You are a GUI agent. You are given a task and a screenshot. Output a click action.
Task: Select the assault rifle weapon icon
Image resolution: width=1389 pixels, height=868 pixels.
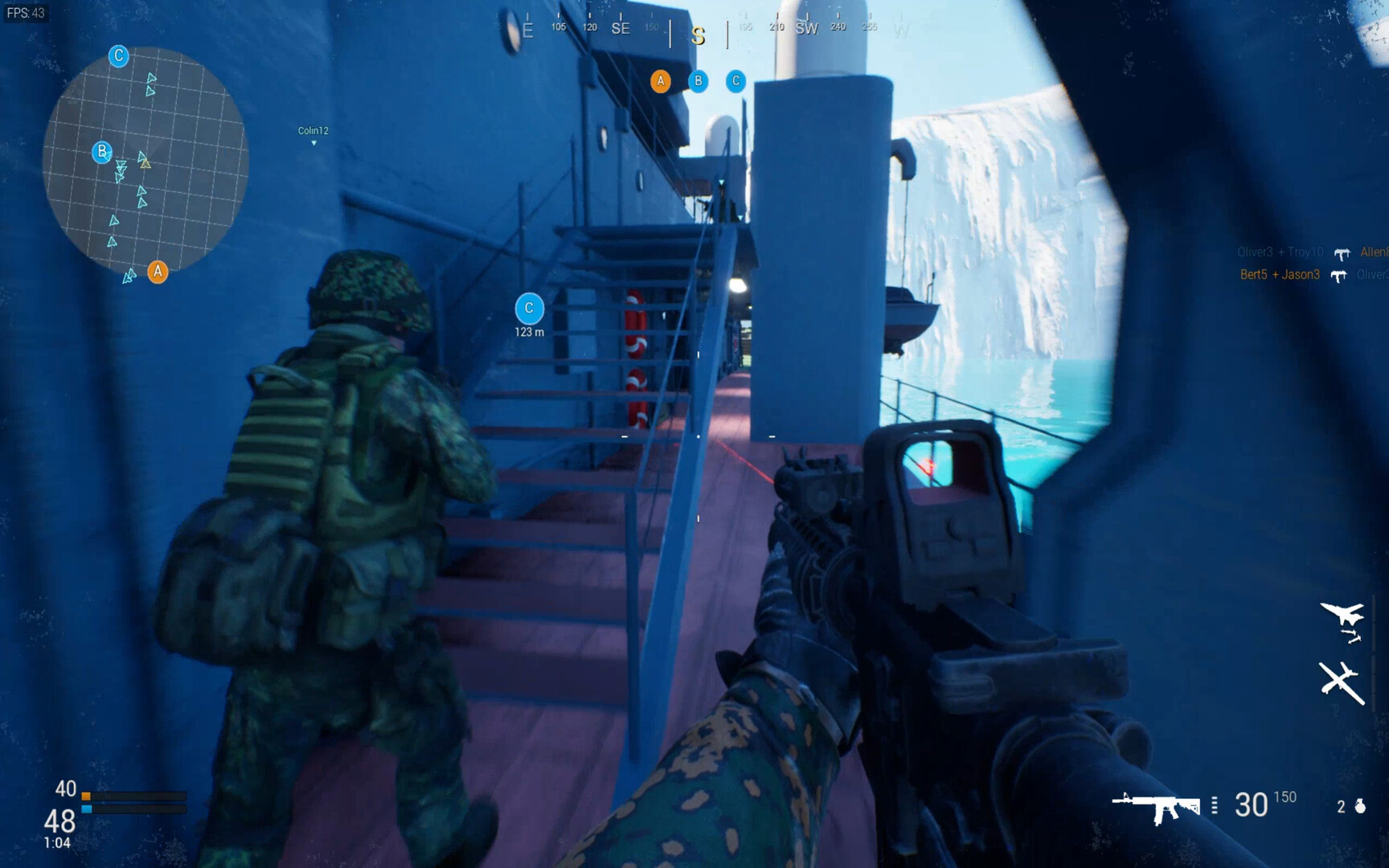[1156, 806]
